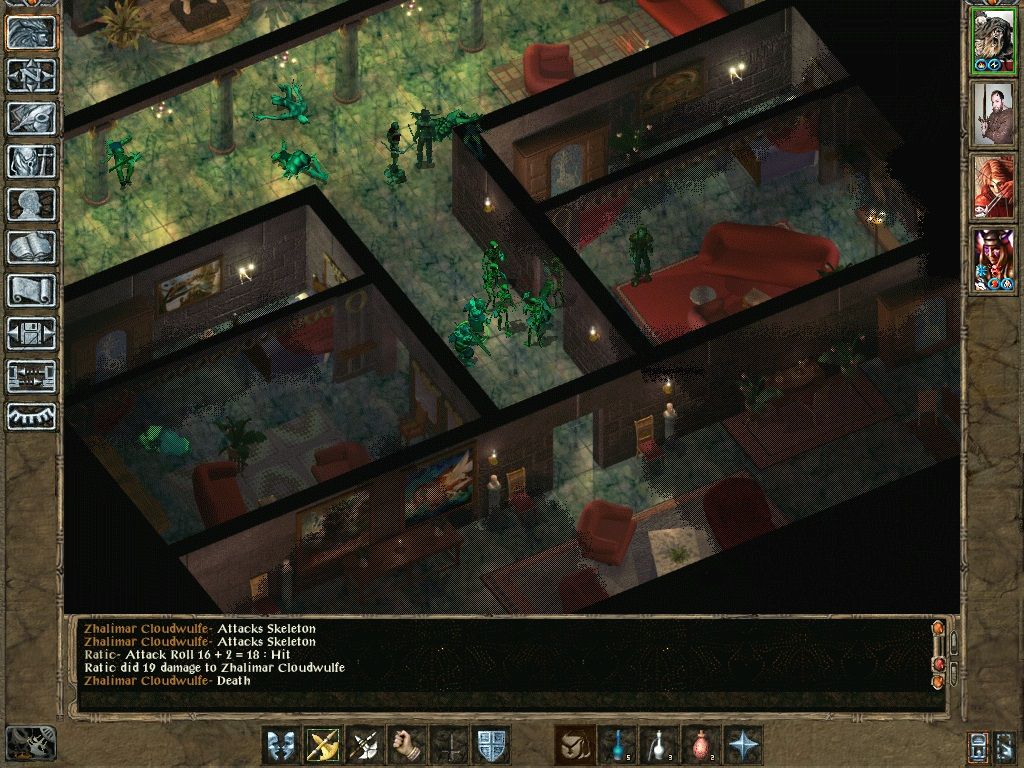This screenshot has height=768, width=1024.
Task: Activate the blue shield button
Action: click(x=491, y=745)
